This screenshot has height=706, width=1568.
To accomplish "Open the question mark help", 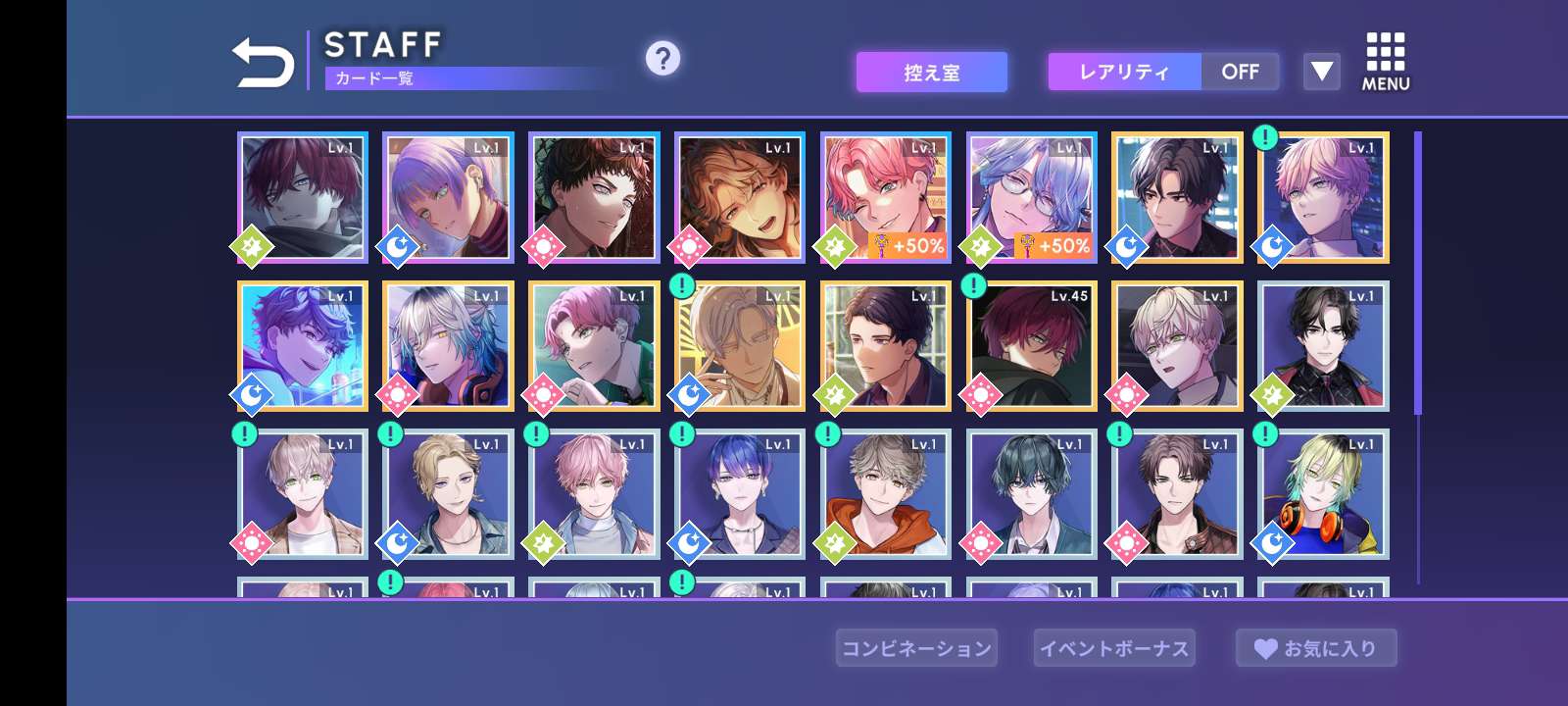I will click(x=662, y=59).
